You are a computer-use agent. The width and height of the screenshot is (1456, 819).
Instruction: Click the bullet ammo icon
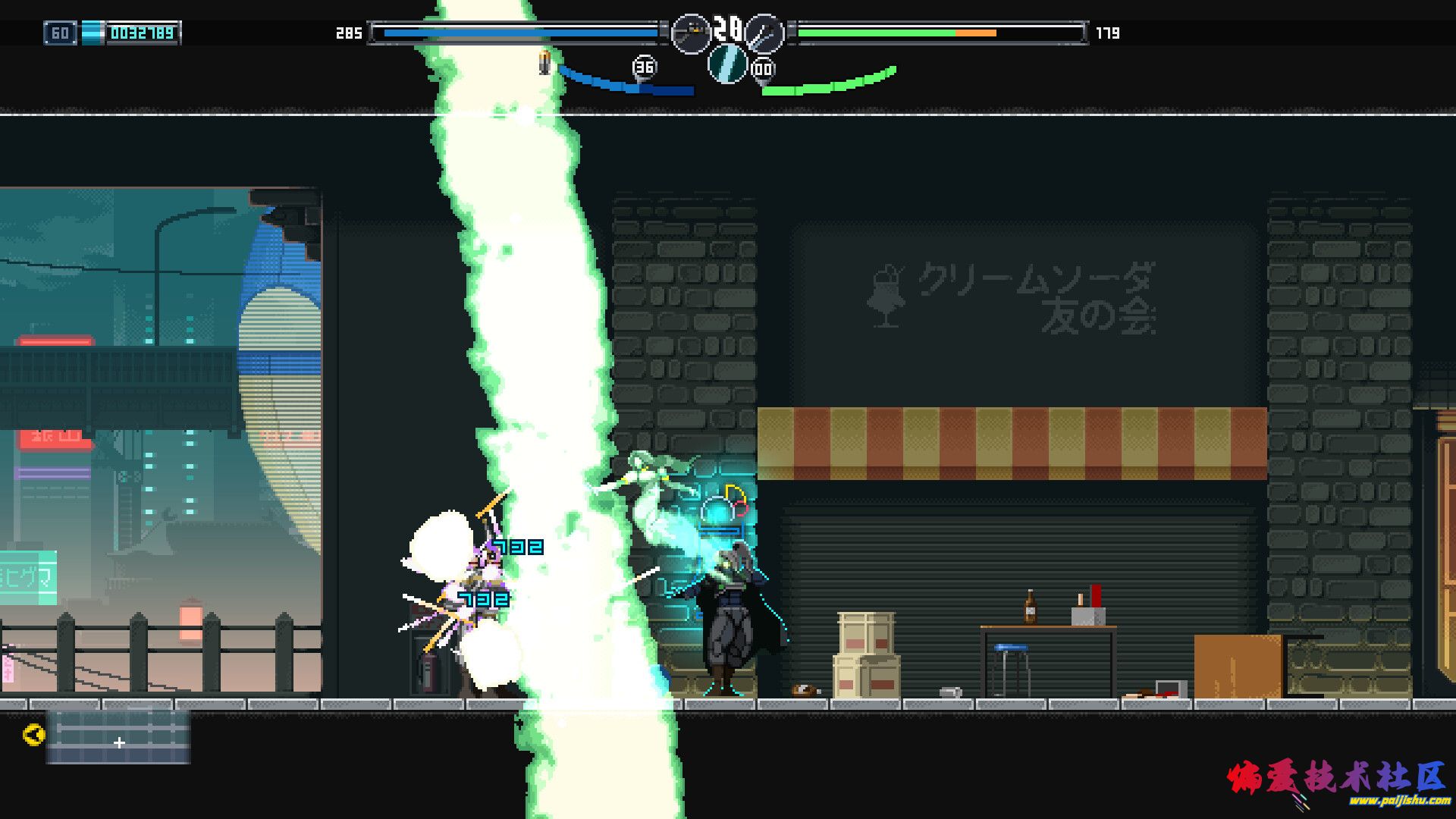544,63
